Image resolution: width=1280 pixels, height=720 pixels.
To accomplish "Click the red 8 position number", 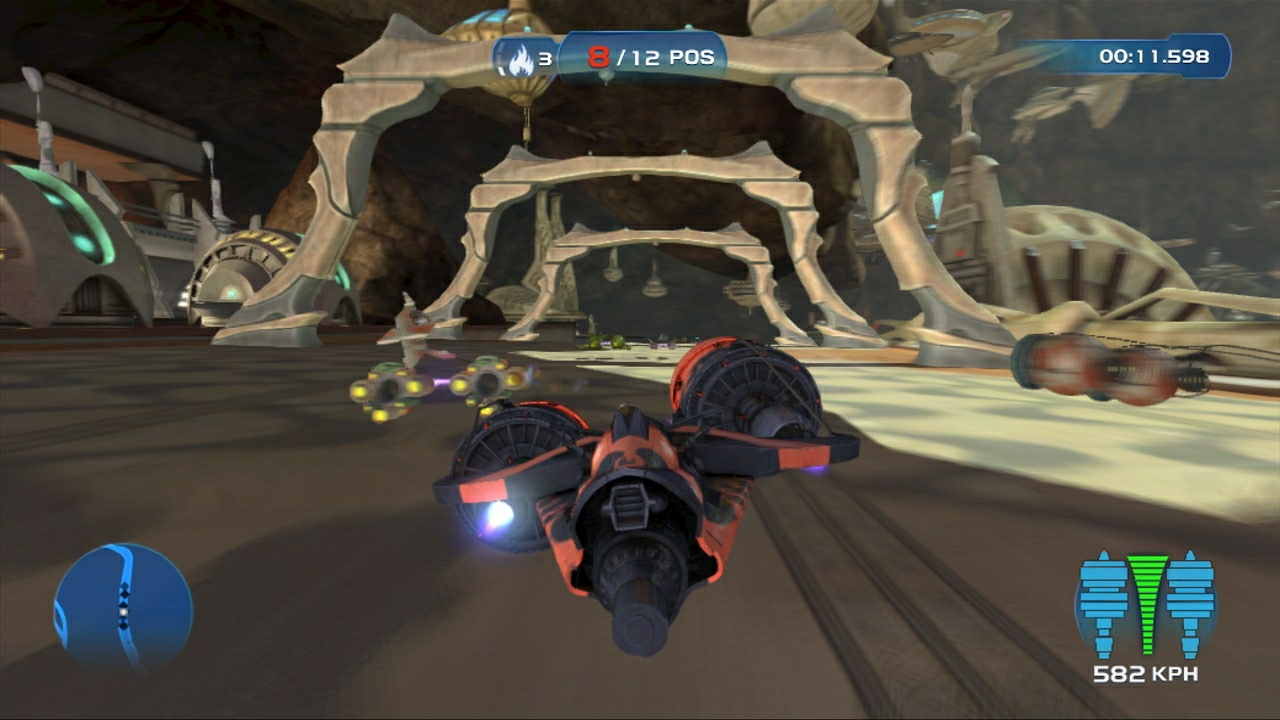I will (x=597, y=57).
